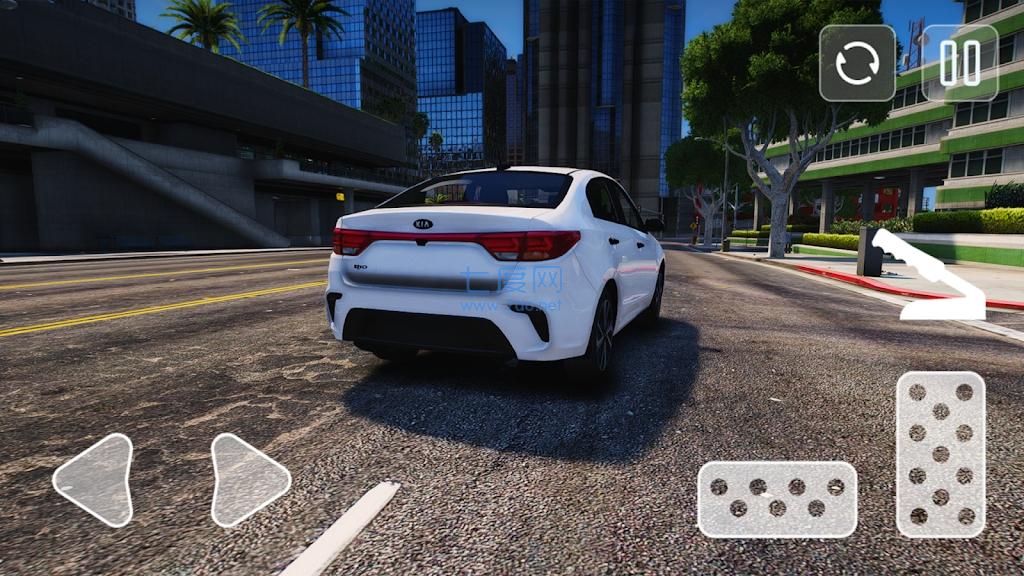Tap the circular arrows reset button
The width and height of the screenshot is (1024, 576).
(x=857, y=63)
